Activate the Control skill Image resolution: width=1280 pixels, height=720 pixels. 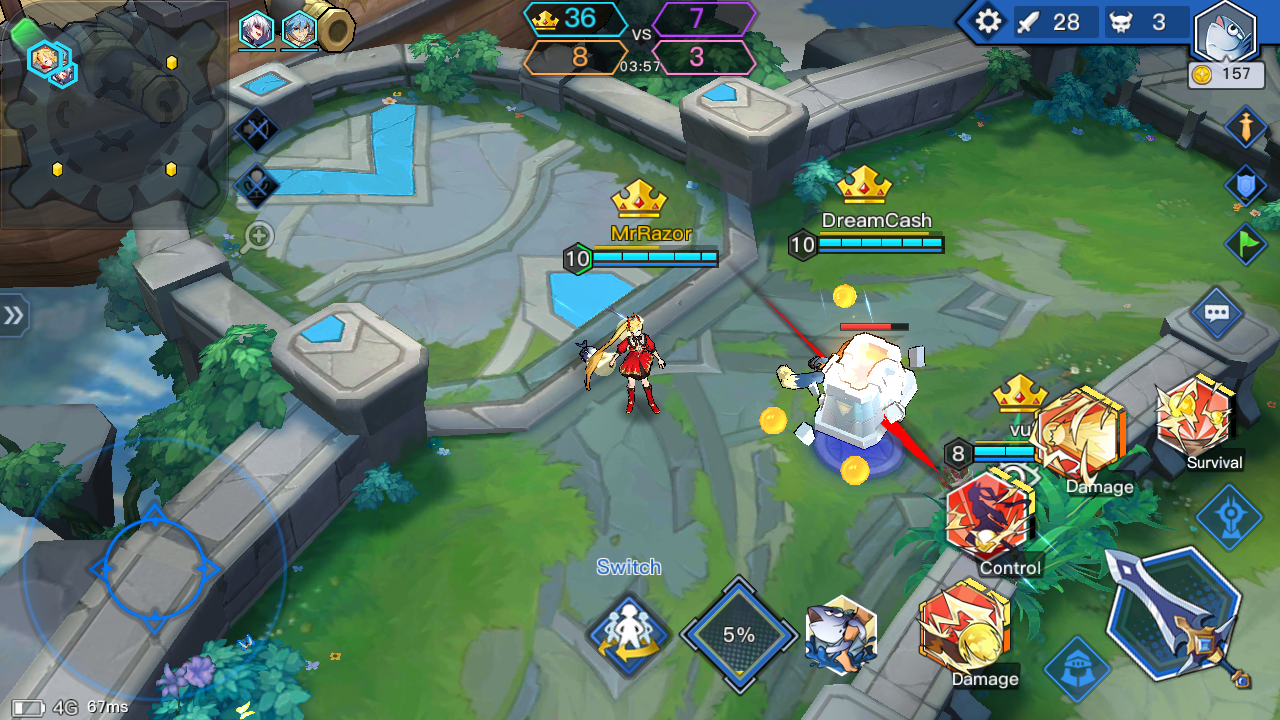click(x=990, y=516)
